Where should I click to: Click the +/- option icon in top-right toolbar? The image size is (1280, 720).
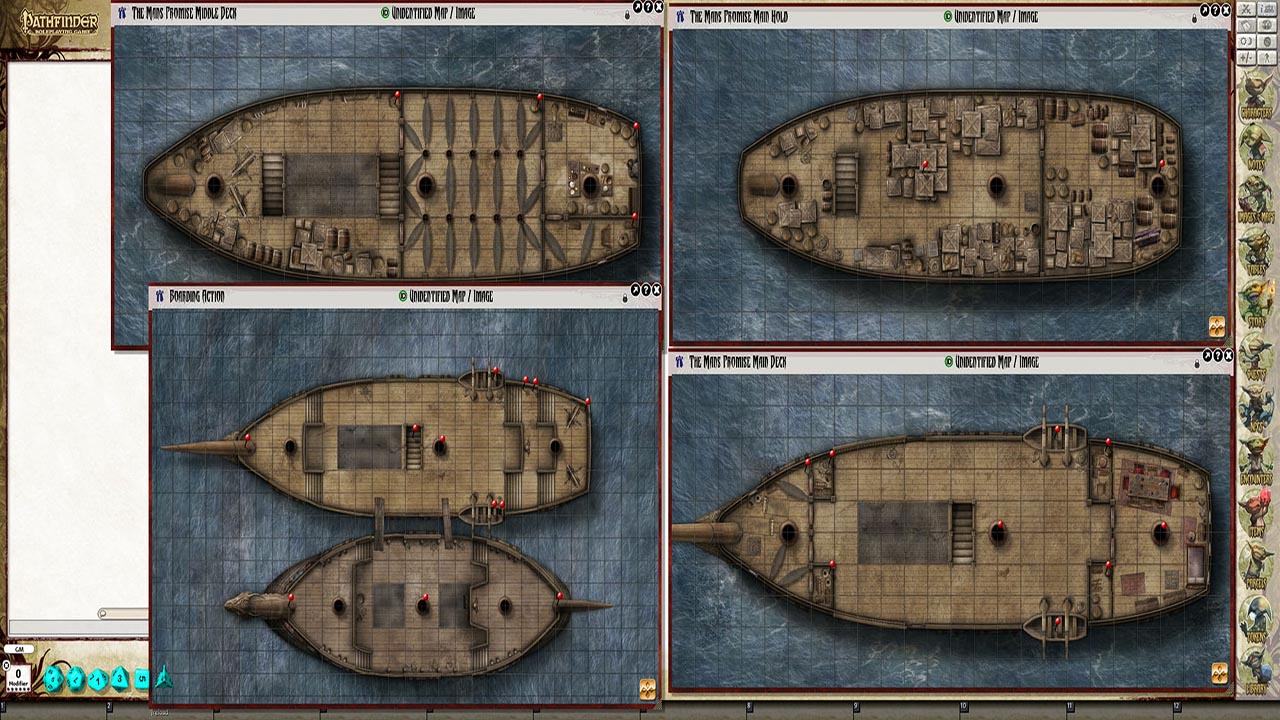click(x=1248, y=57)
